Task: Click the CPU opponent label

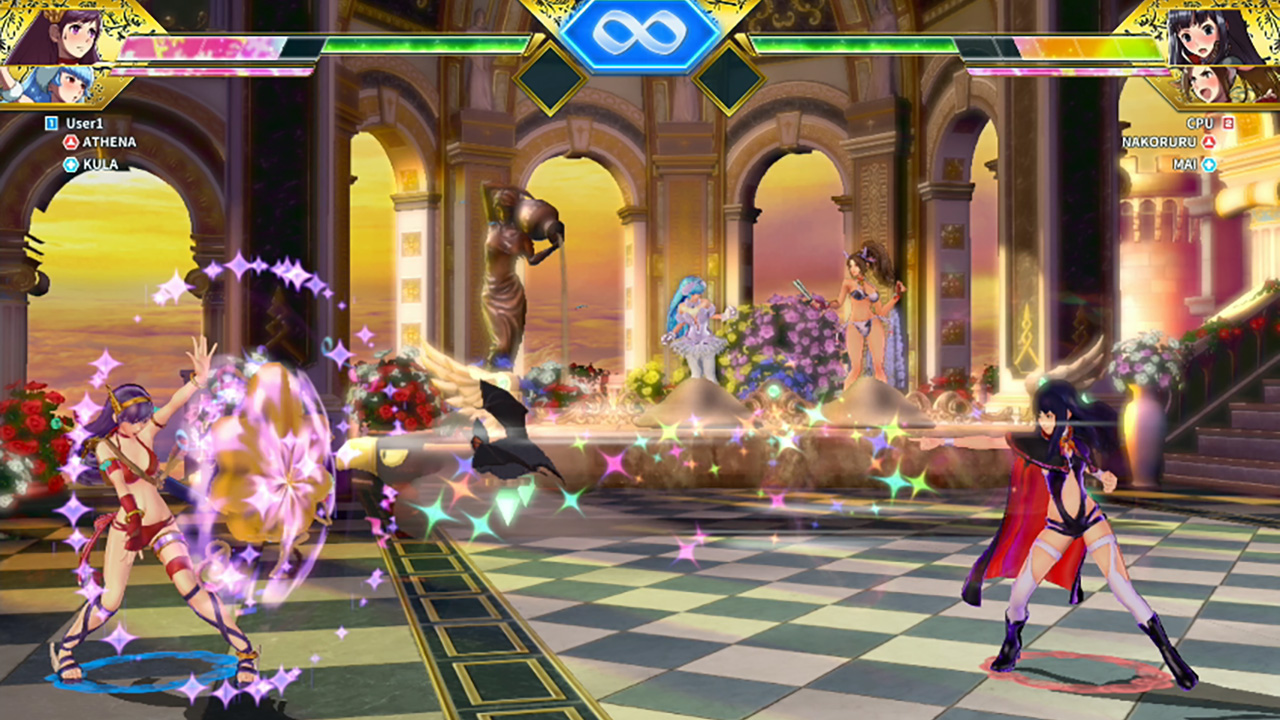Action: tap(1200, 123)
